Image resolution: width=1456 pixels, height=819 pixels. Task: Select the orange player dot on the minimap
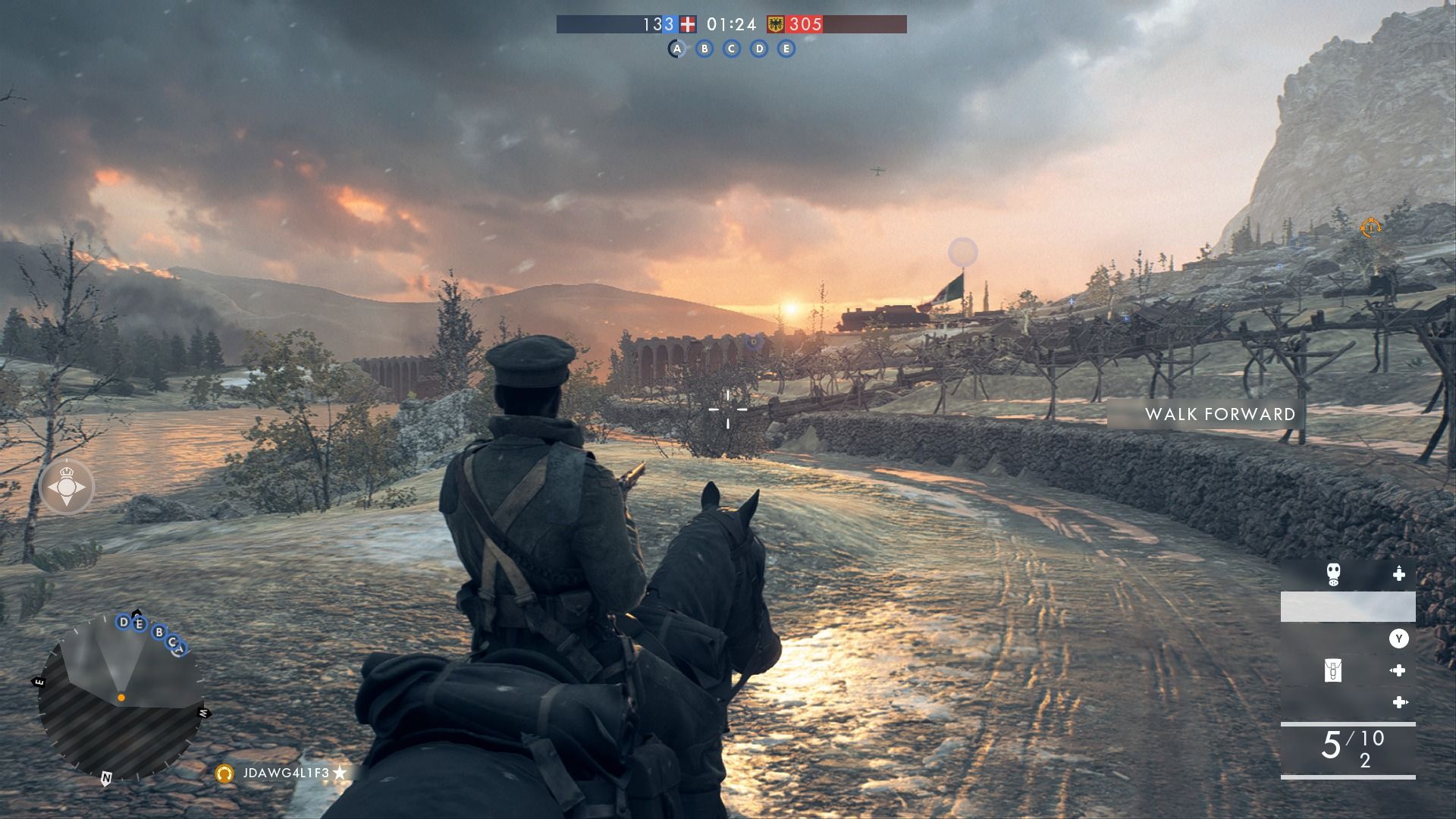click(121, 697)
